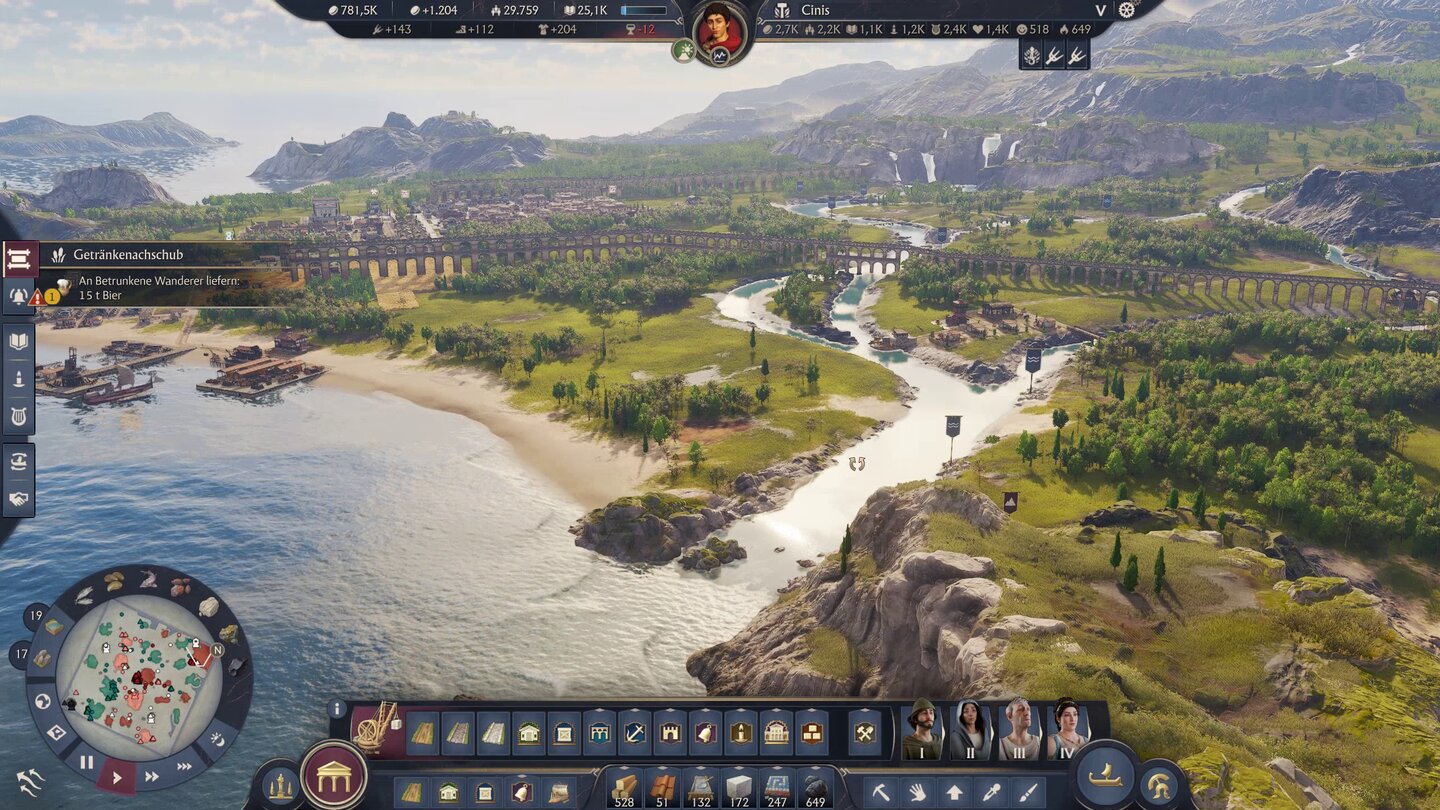
Task: Select population tier I portrait
Action: 922,730
